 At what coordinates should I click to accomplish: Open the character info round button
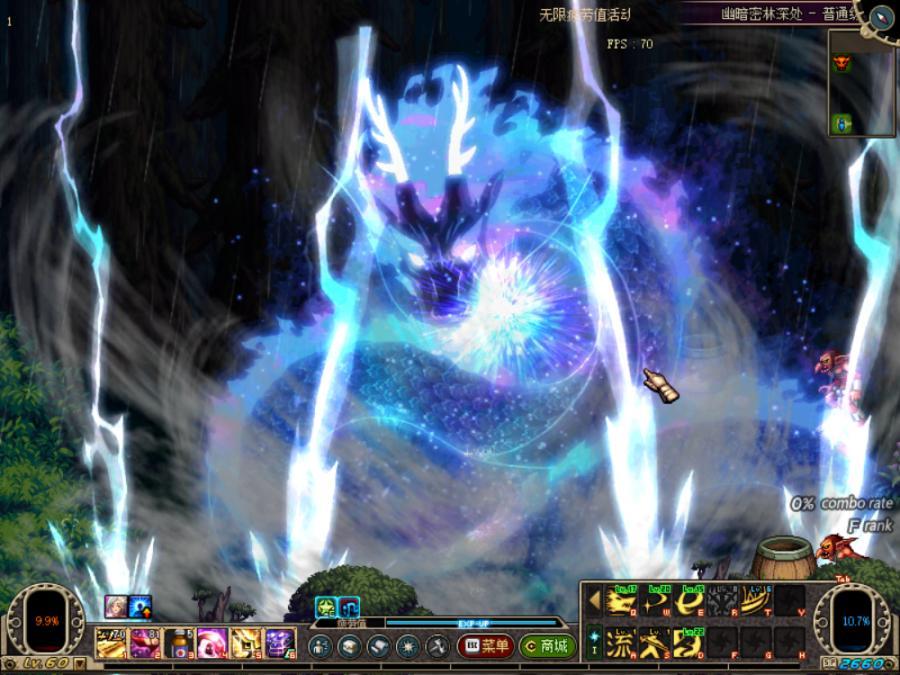pos(320,646)
